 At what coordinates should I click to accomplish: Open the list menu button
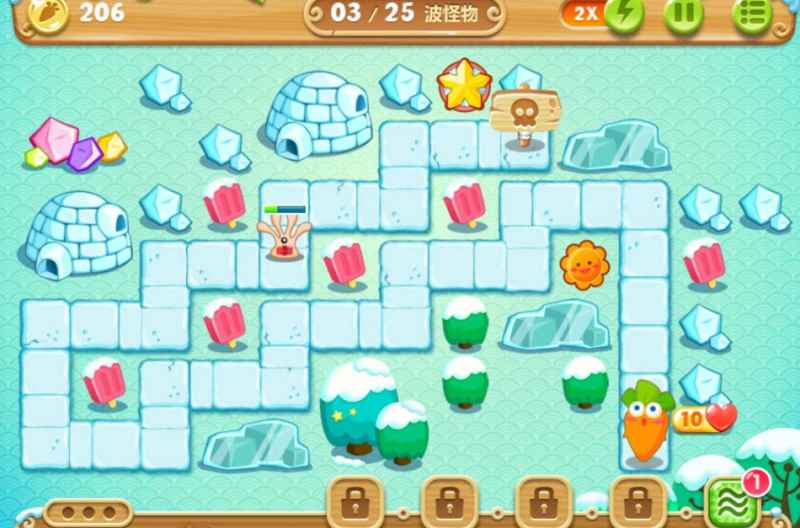751,13
